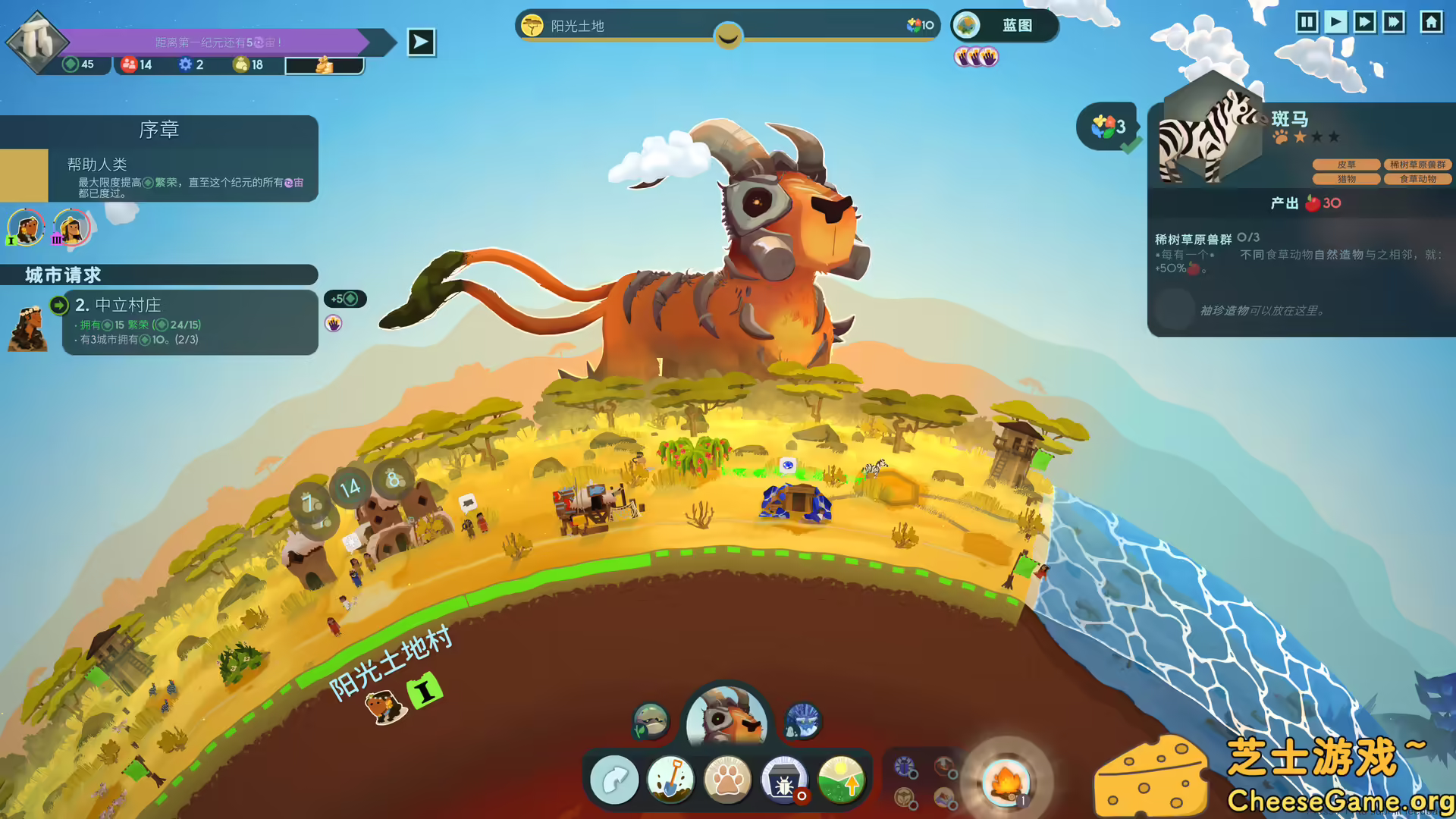Open the home menu button
The height and width of the screenshot is (819, 1456).
click(x=1431, y=22)
